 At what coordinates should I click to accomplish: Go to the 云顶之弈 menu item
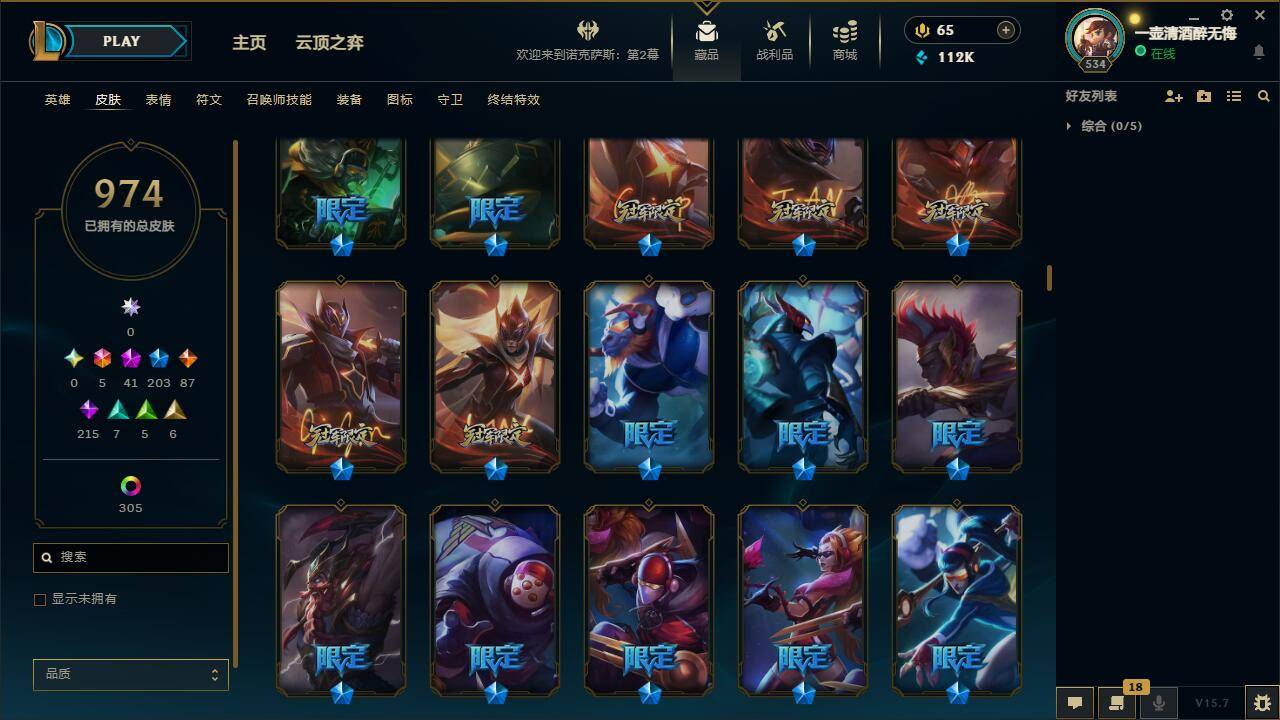329,43
